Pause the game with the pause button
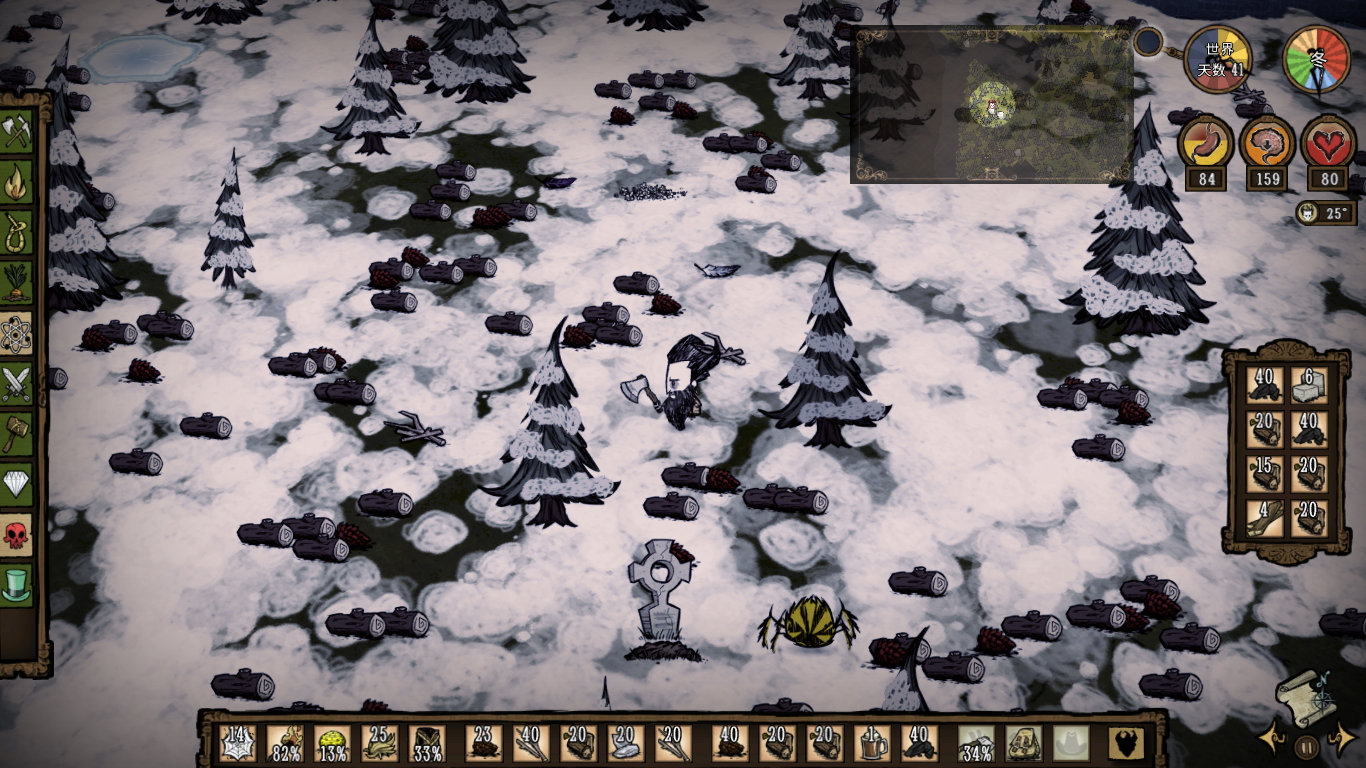The height and width of the screenshot is (768, 1366). [1306, 745]
